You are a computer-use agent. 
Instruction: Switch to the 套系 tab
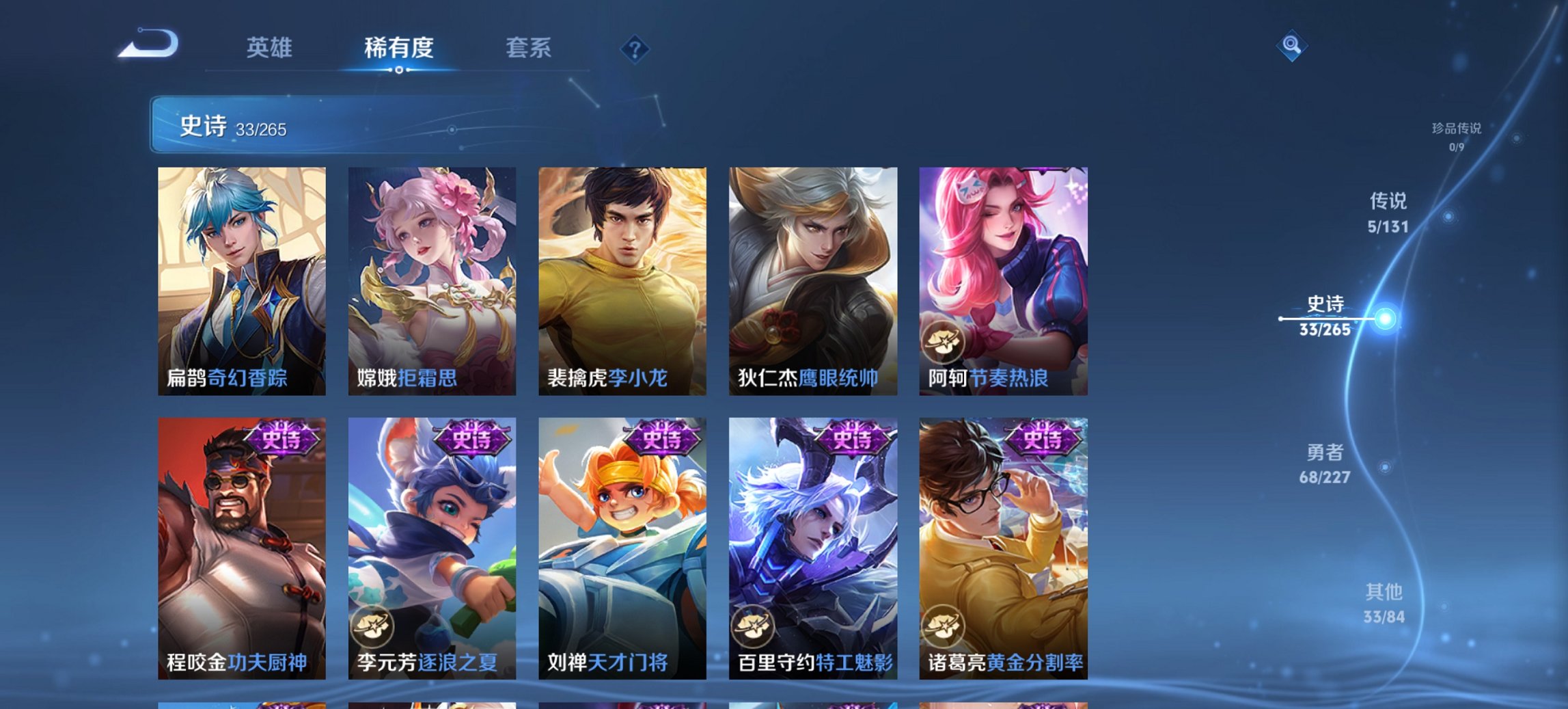(x=529, y=49)
